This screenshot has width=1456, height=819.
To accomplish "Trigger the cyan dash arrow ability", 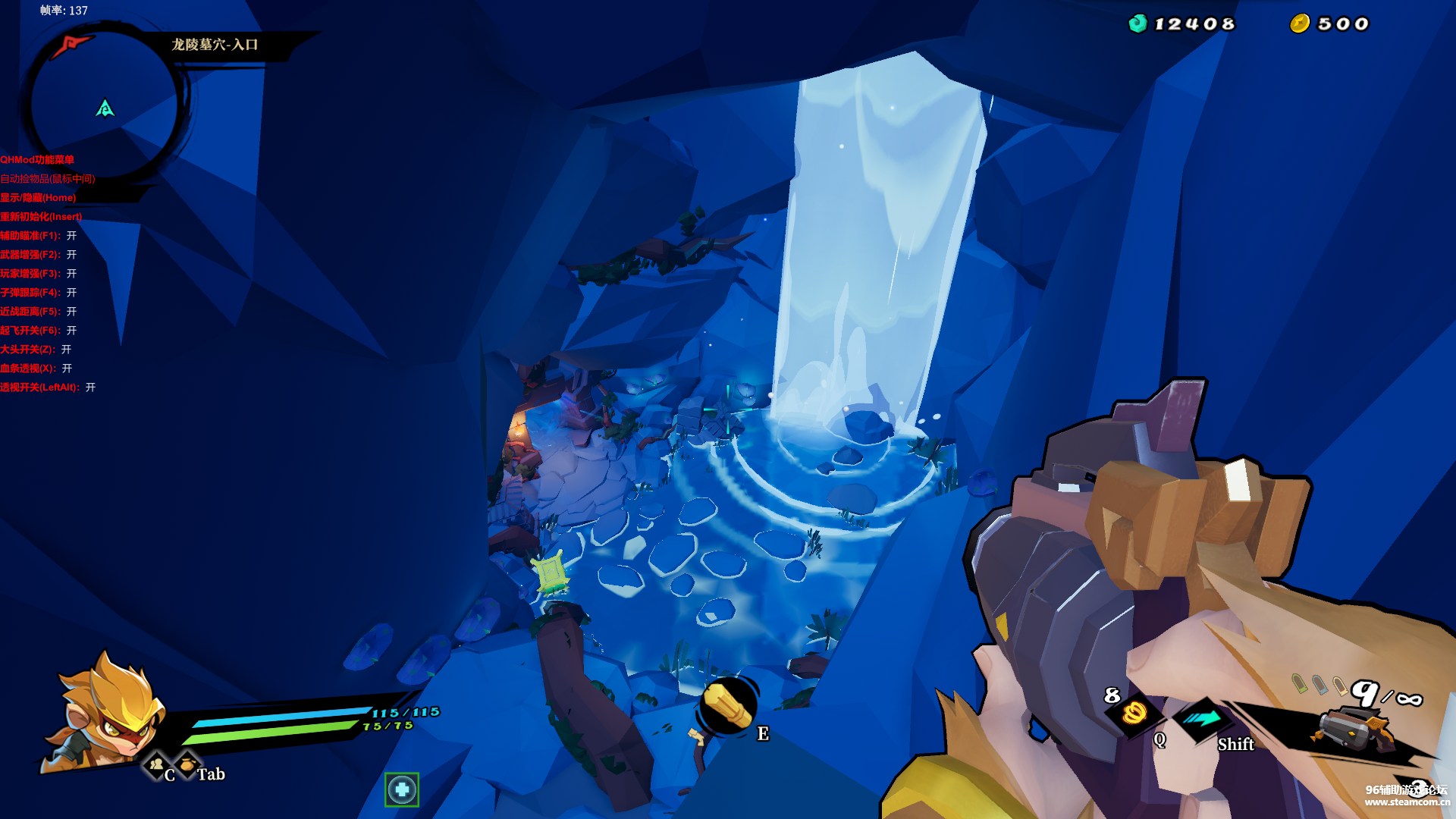I will (1203, 718).
